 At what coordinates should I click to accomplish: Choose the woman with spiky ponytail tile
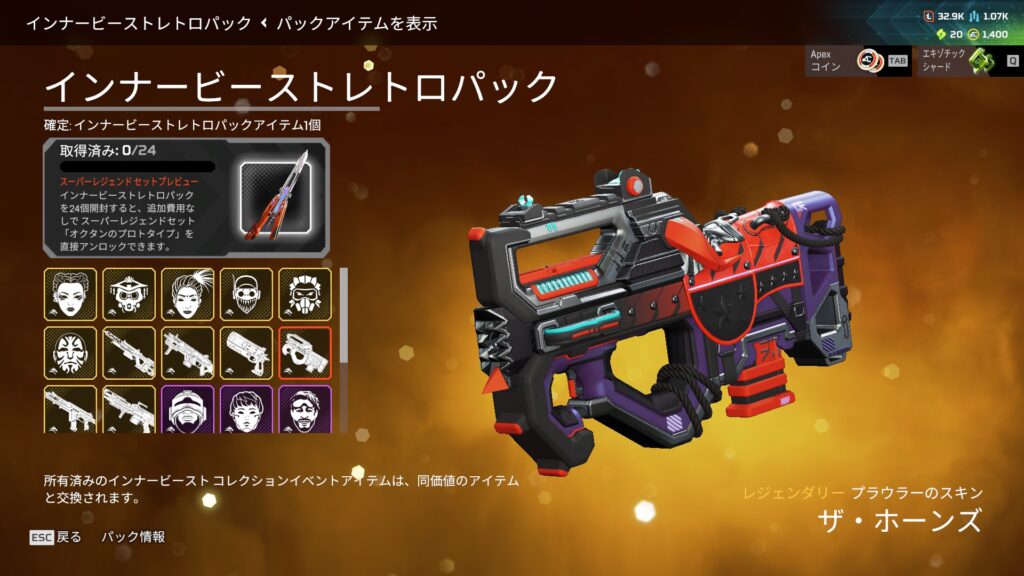click(x=188, y=294)
